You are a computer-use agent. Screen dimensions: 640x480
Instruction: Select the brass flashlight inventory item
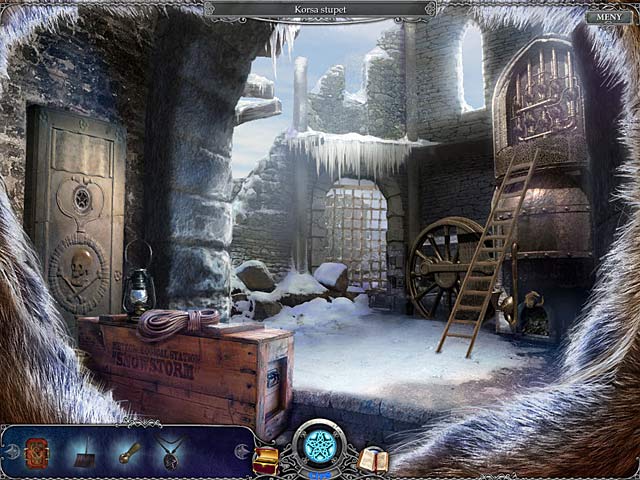128,452
